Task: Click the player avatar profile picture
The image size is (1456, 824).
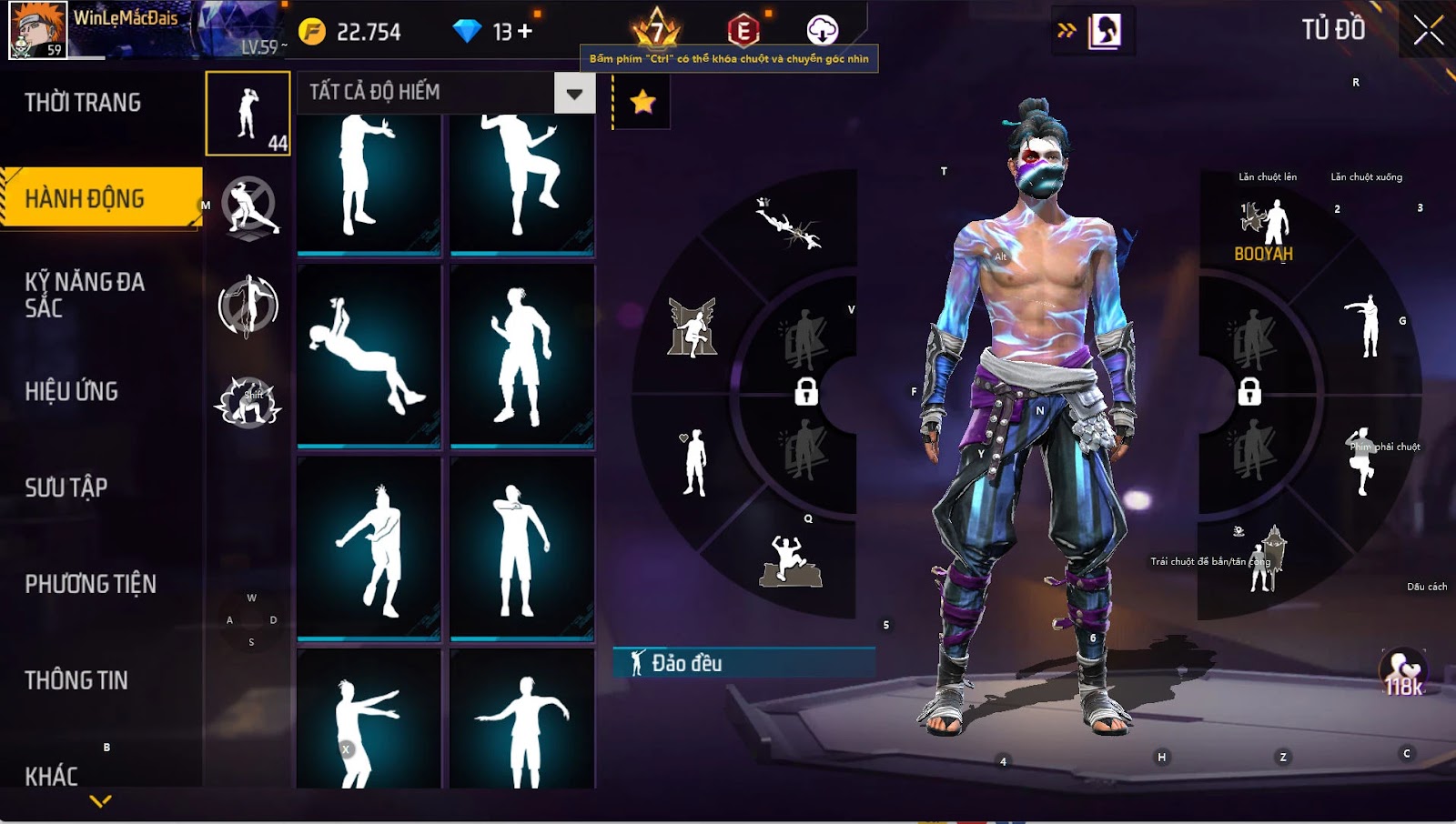Action: 37,30
